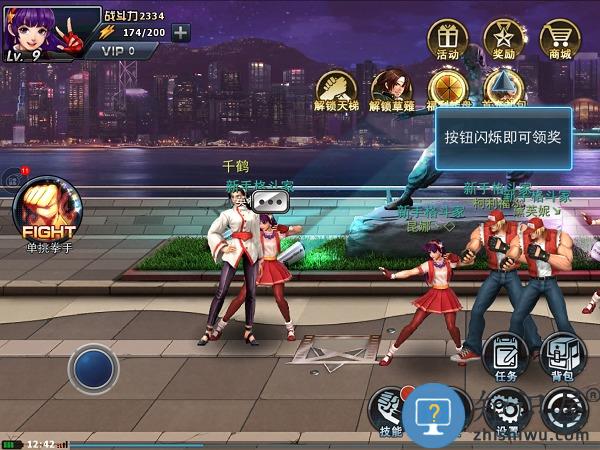Screen dimensions: 600x450
Task: Open the 商城 shop cart icon
Action: (x=560, y=40)
